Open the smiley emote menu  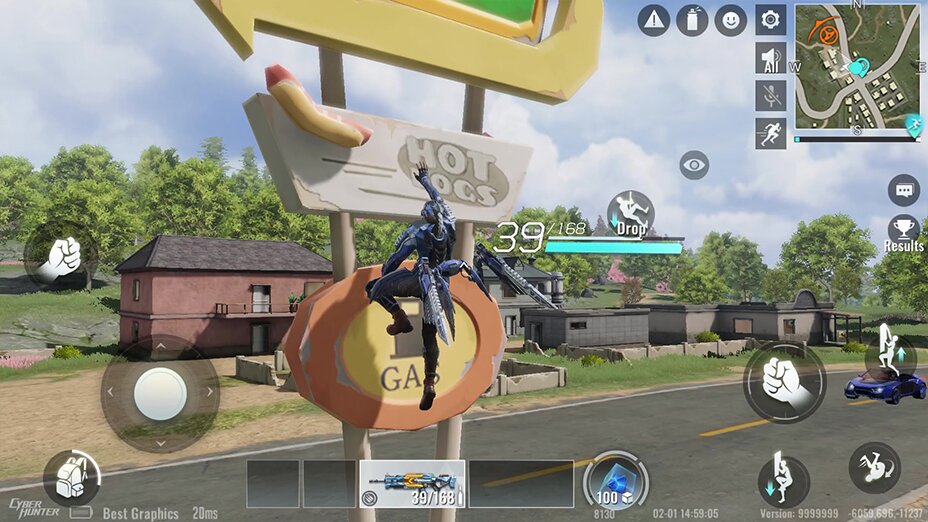(730, 20)
